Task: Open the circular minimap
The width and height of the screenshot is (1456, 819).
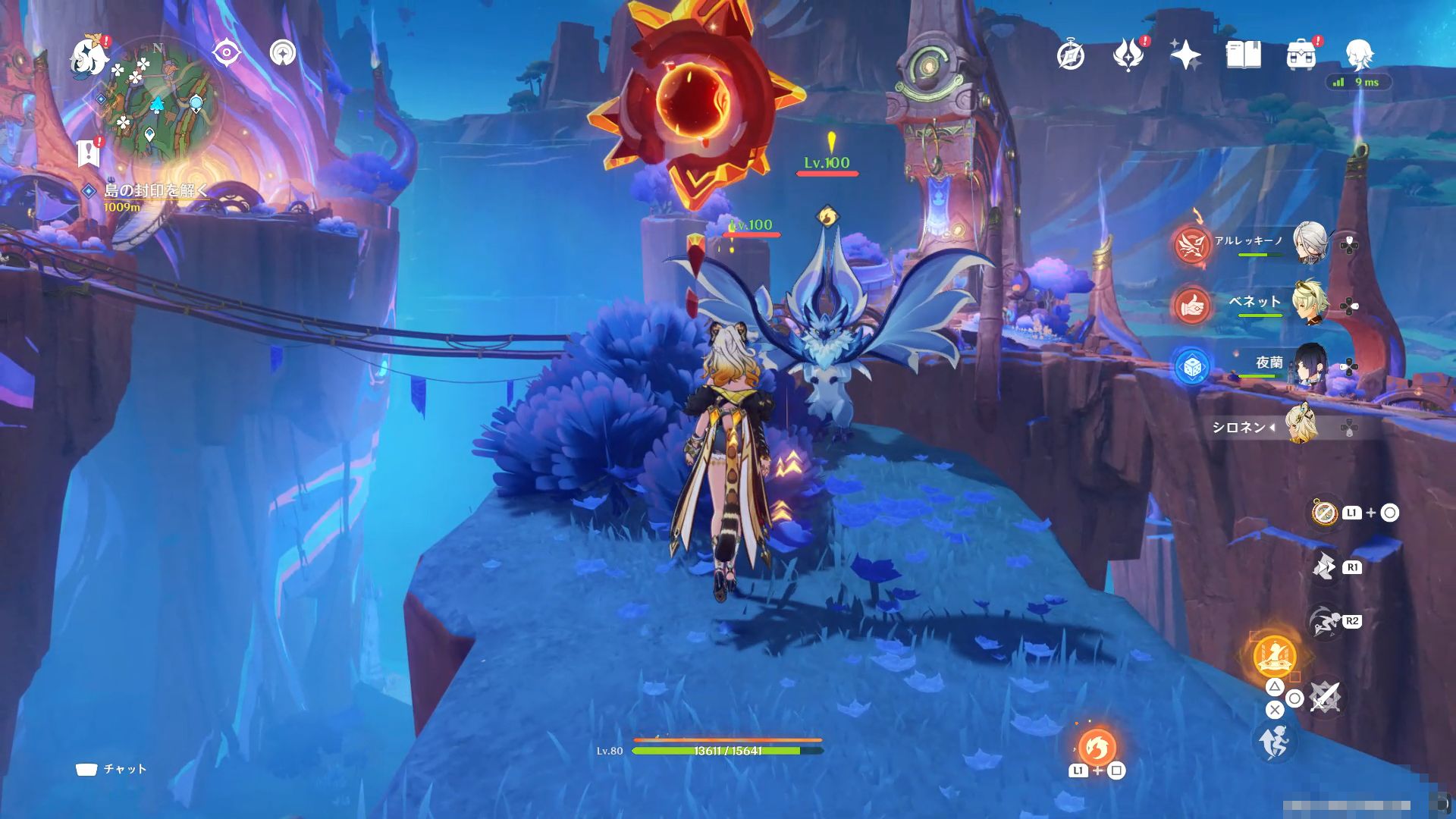Action: (157, 99)
